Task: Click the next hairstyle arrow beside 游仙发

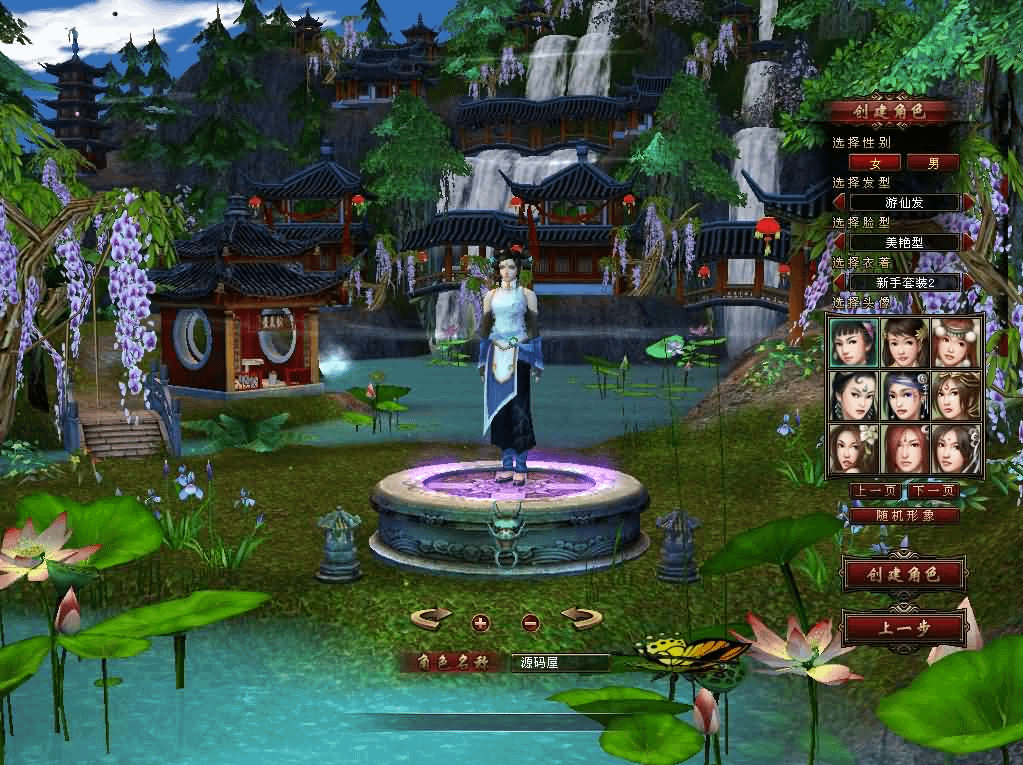Action: [969, 202]
